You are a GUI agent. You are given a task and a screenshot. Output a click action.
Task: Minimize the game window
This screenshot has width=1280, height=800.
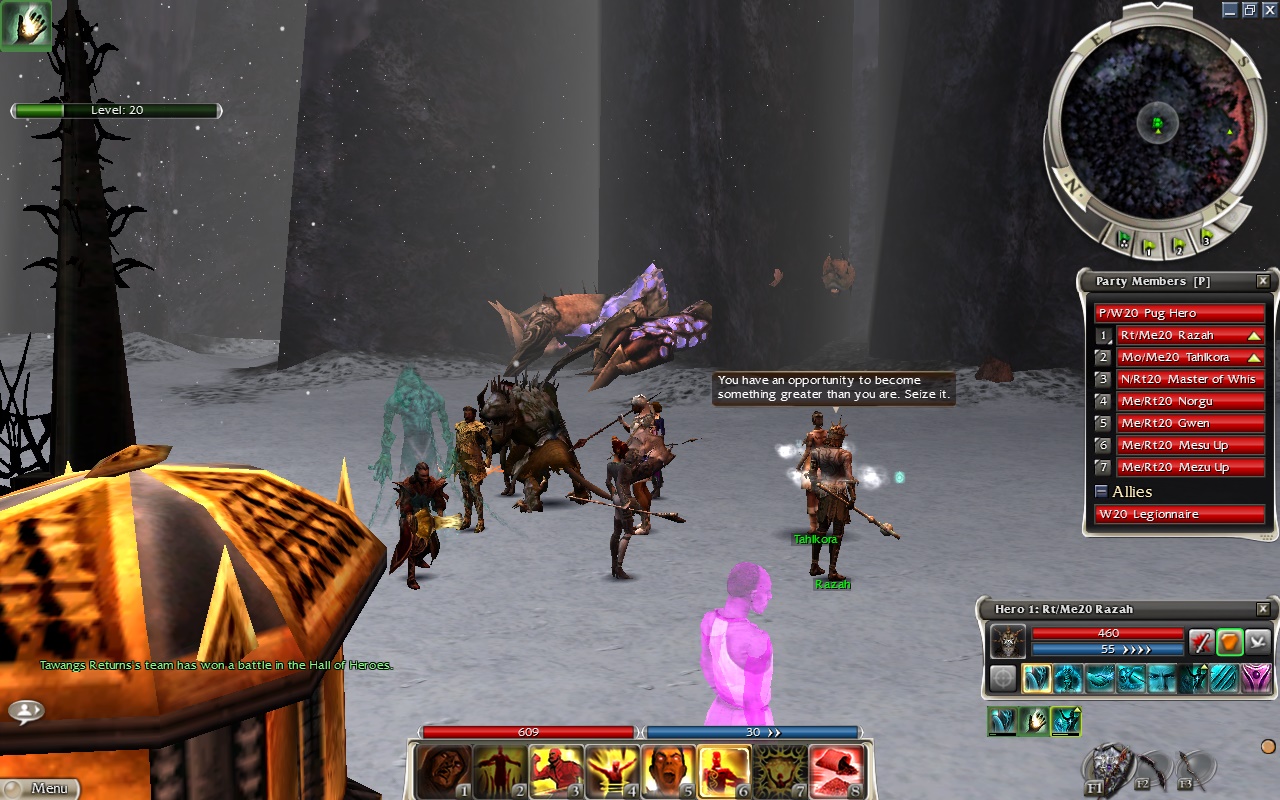pyautogui.click(x=1230, y=10)
